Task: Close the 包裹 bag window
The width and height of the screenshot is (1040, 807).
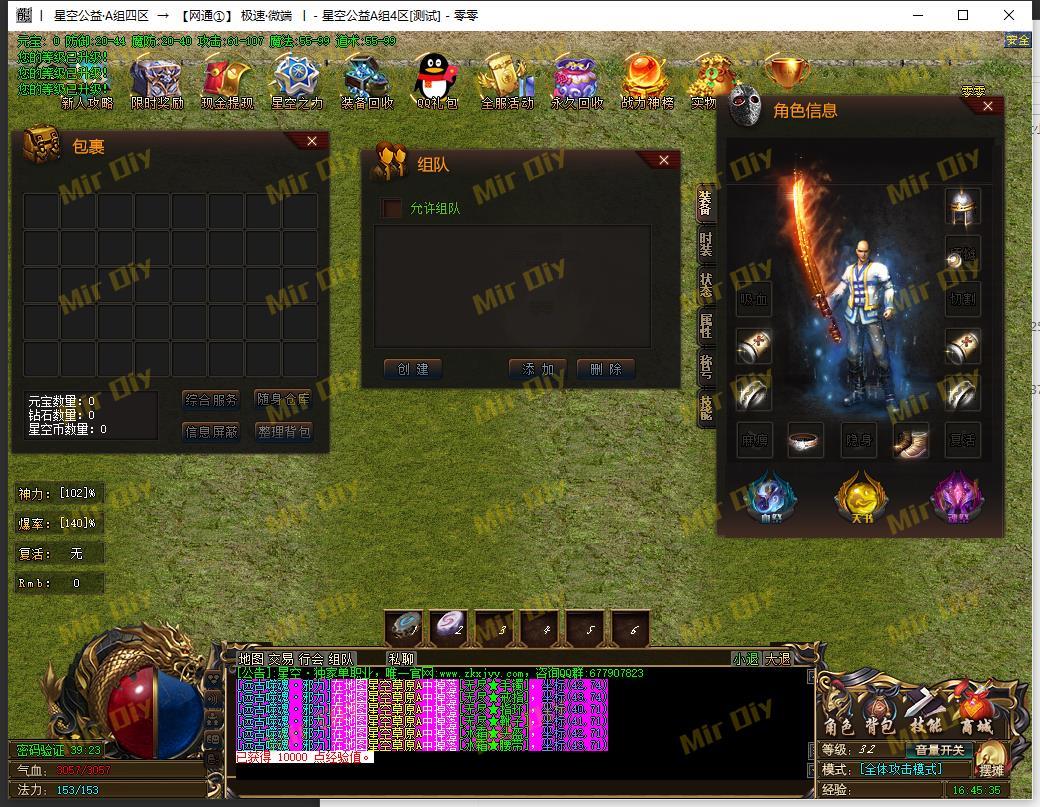Action: 312,141
